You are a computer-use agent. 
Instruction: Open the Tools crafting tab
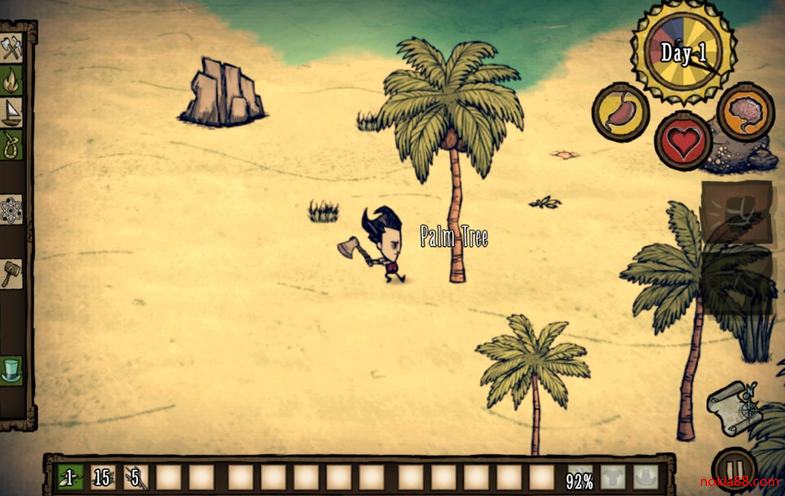12,47
